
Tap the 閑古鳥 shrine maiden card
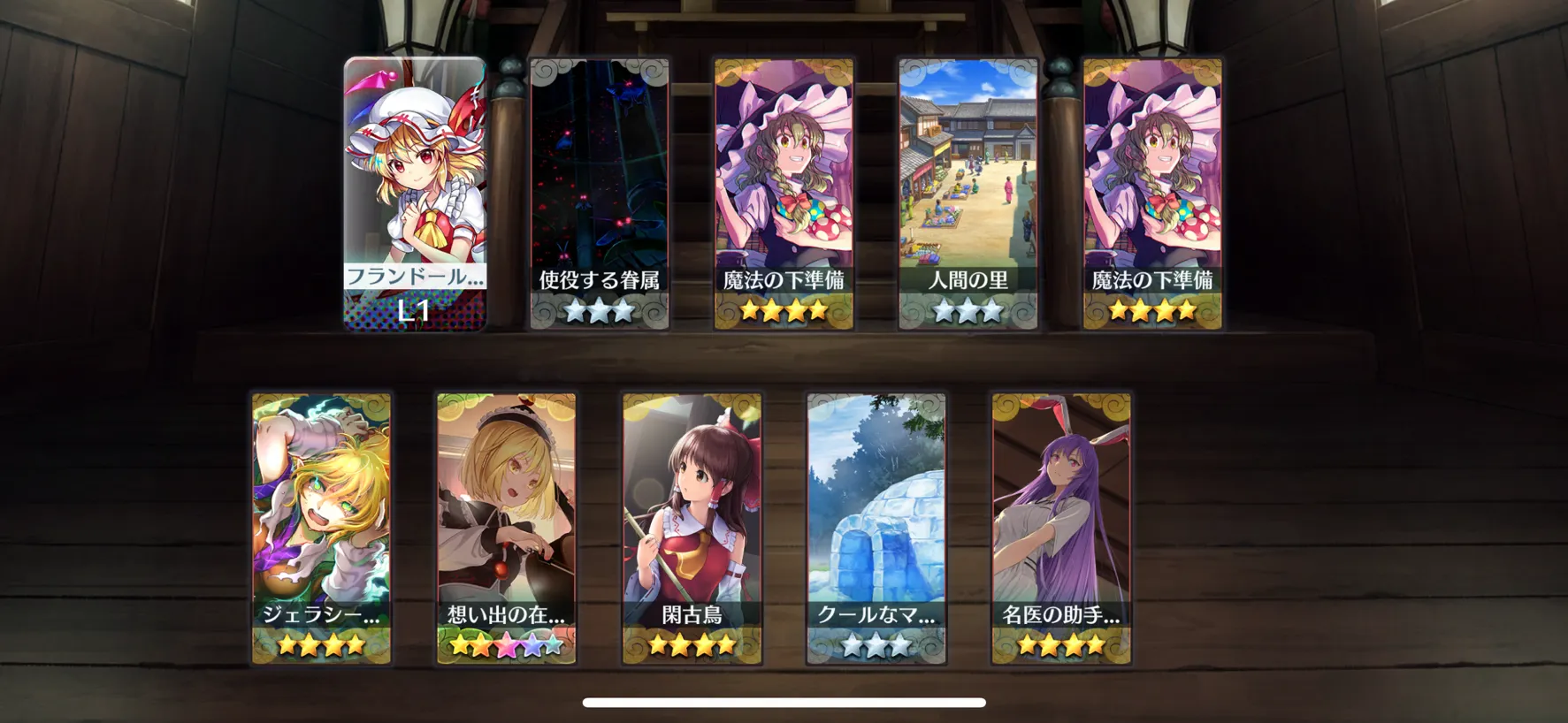coord(692,528)
